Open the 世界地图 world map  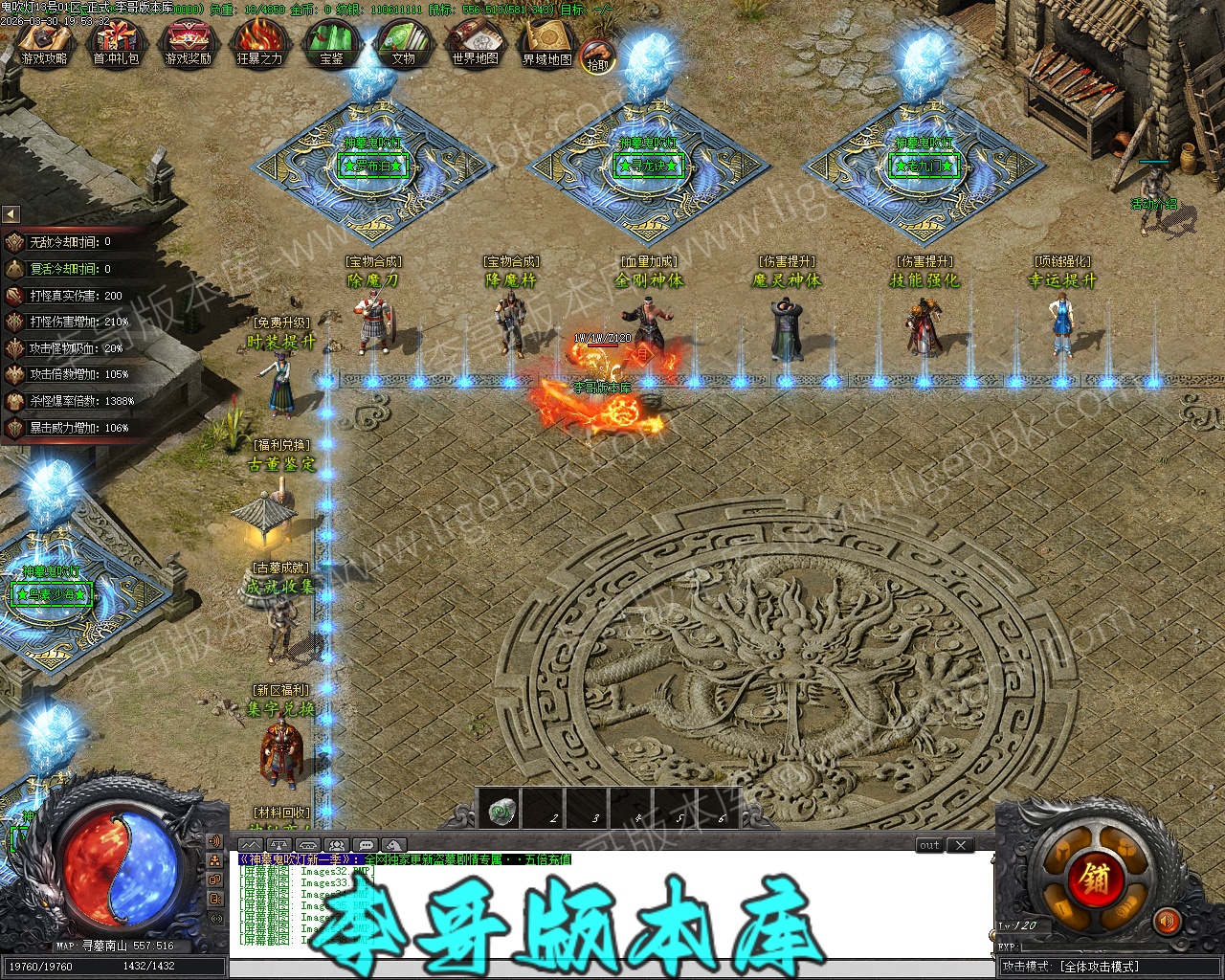coord(476,45)
